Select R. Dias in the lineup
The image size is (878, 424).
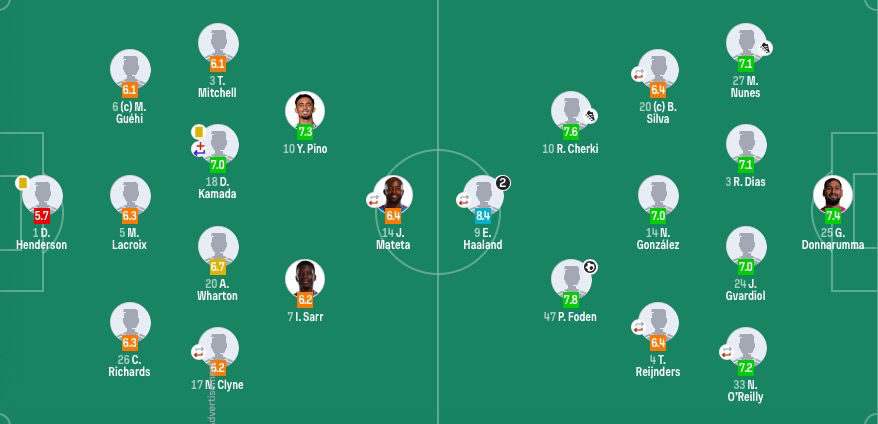(746, 145)
